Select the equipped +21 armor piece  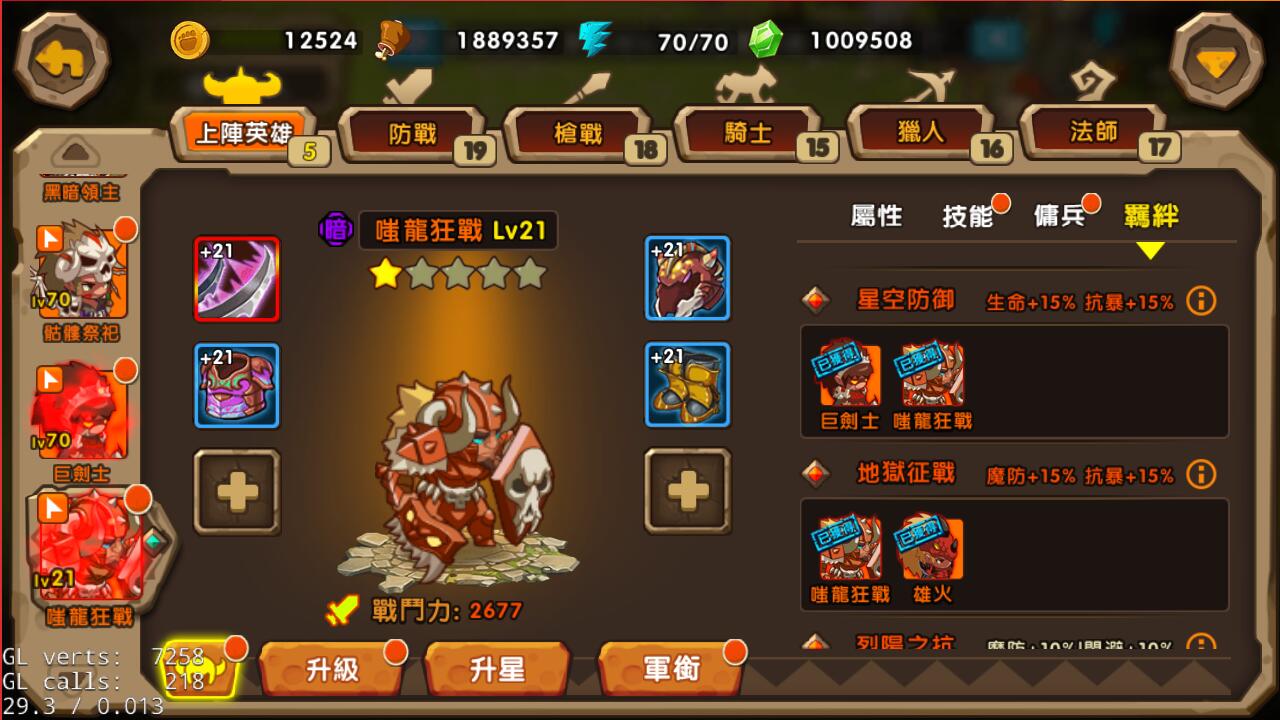tap(237, 387)
